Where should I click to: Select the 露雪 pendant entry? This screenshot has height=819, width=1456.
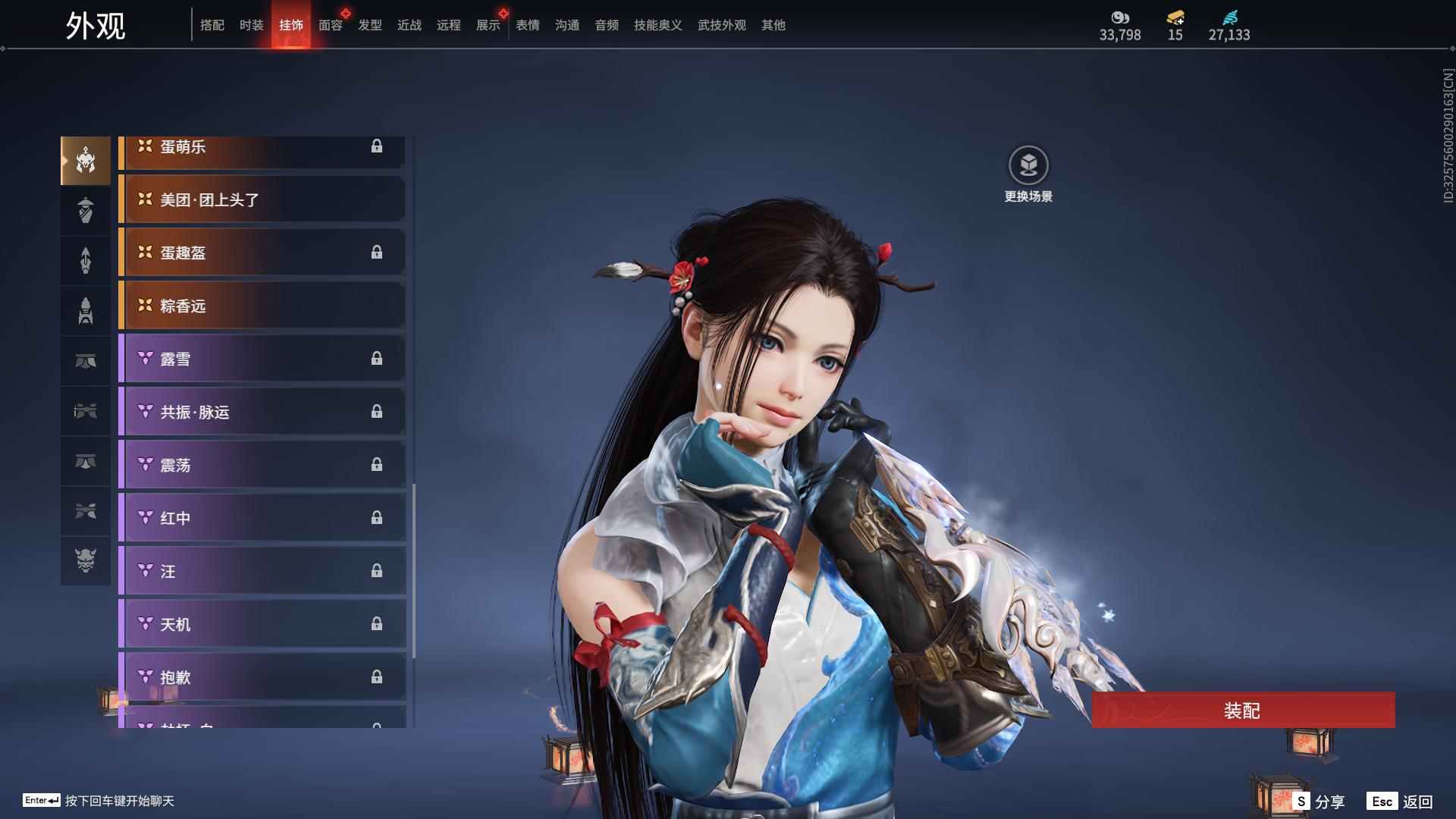click(x=262, y=359)
